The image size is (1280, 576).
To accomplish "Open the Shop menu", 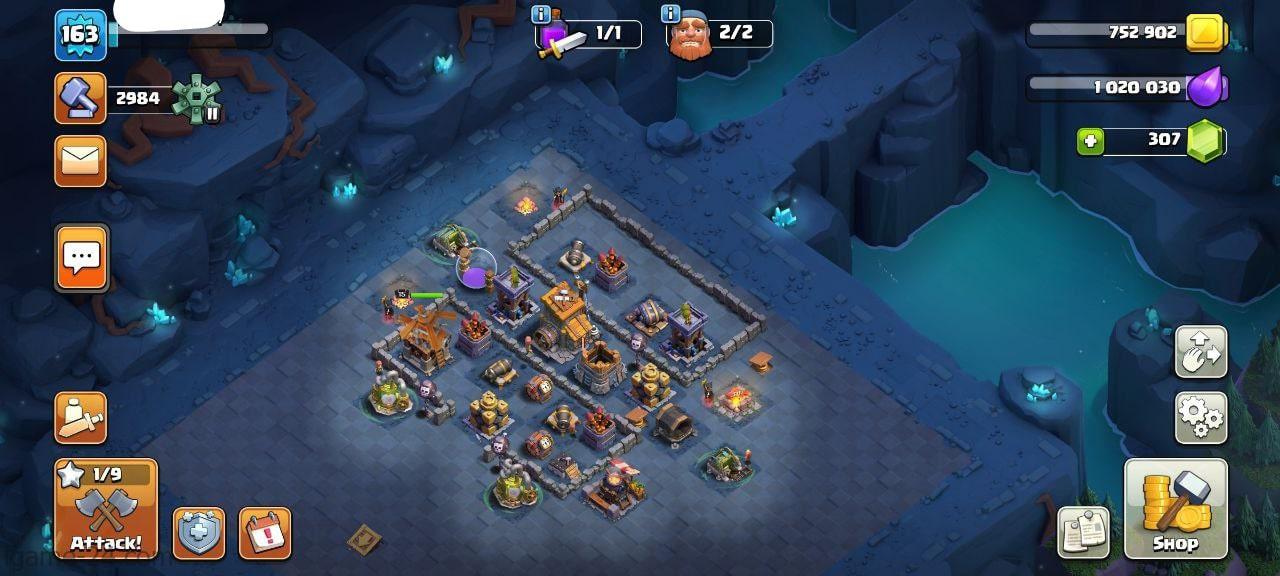I will 1175,508.
